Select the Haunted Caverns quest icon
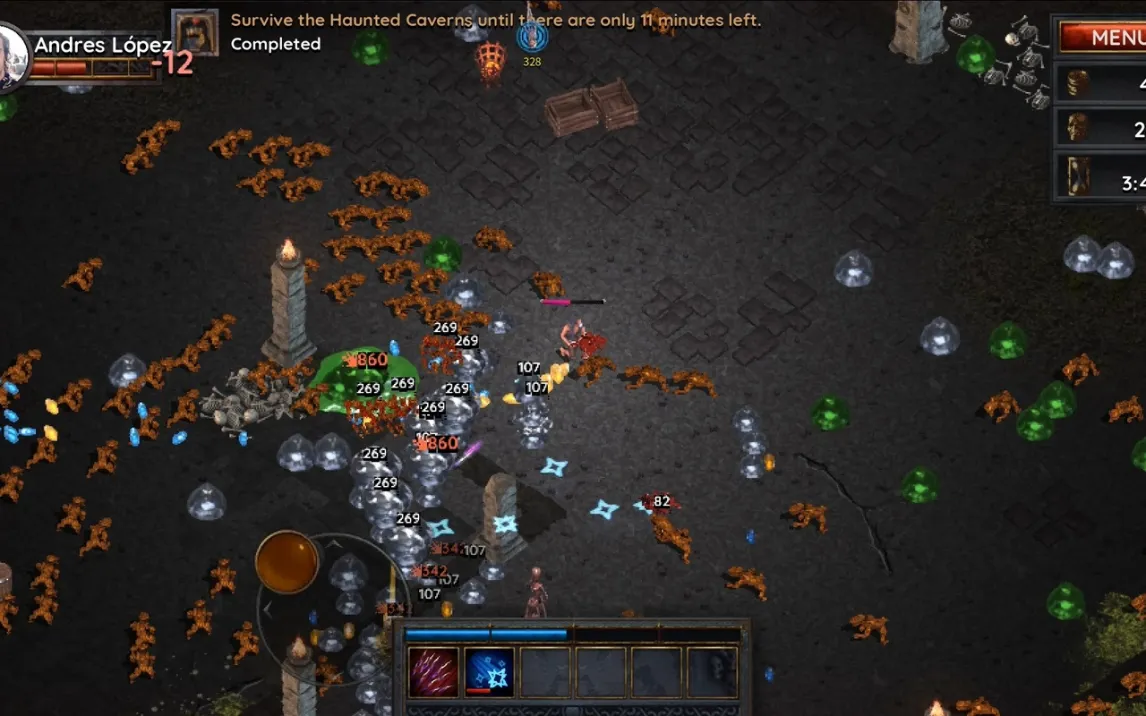Image resolution: width=1146 pixels, height=716 pixels. [x=195, y=32]
